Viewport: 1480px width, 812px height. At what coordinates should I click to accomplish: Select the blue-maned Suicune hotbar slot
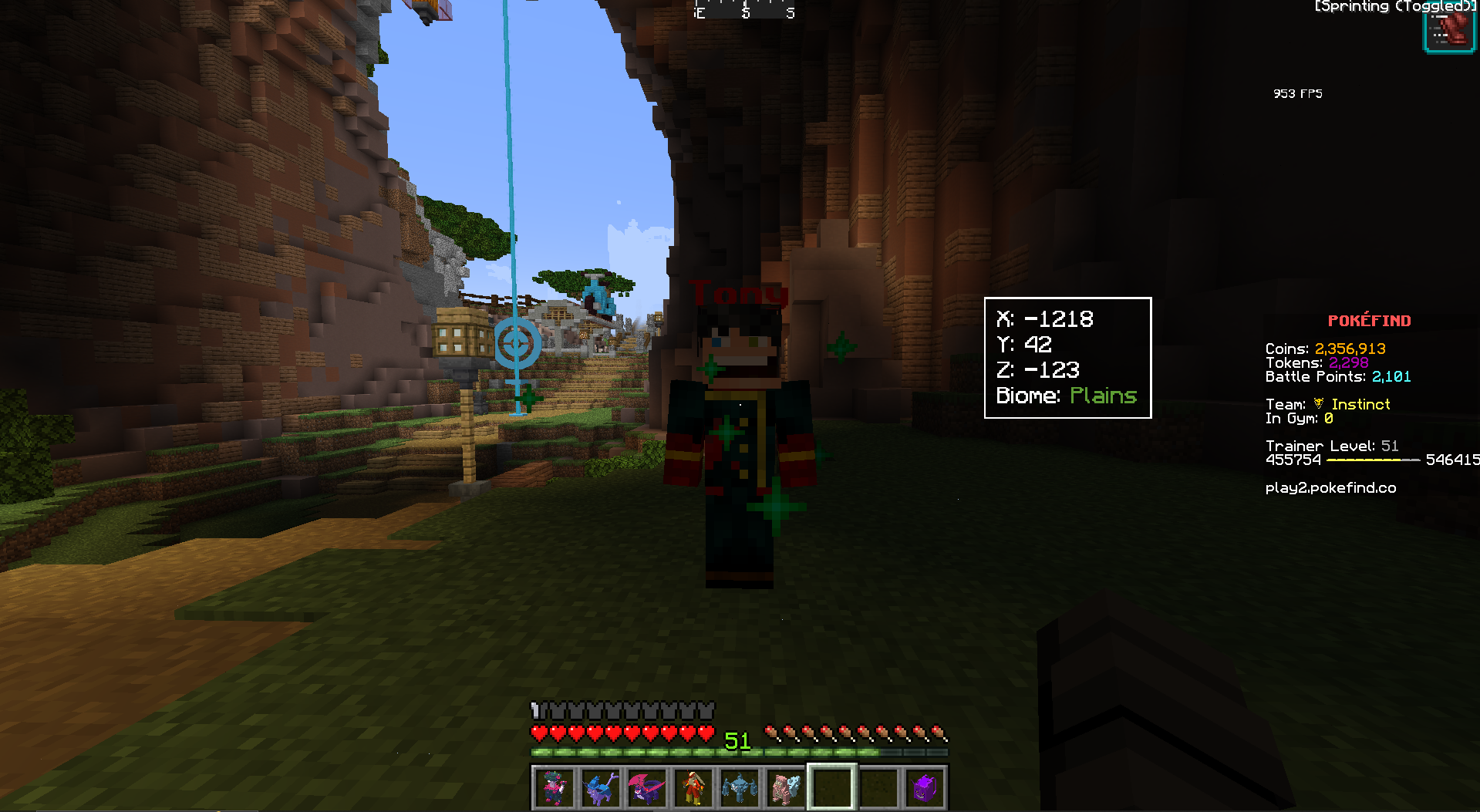601,788
